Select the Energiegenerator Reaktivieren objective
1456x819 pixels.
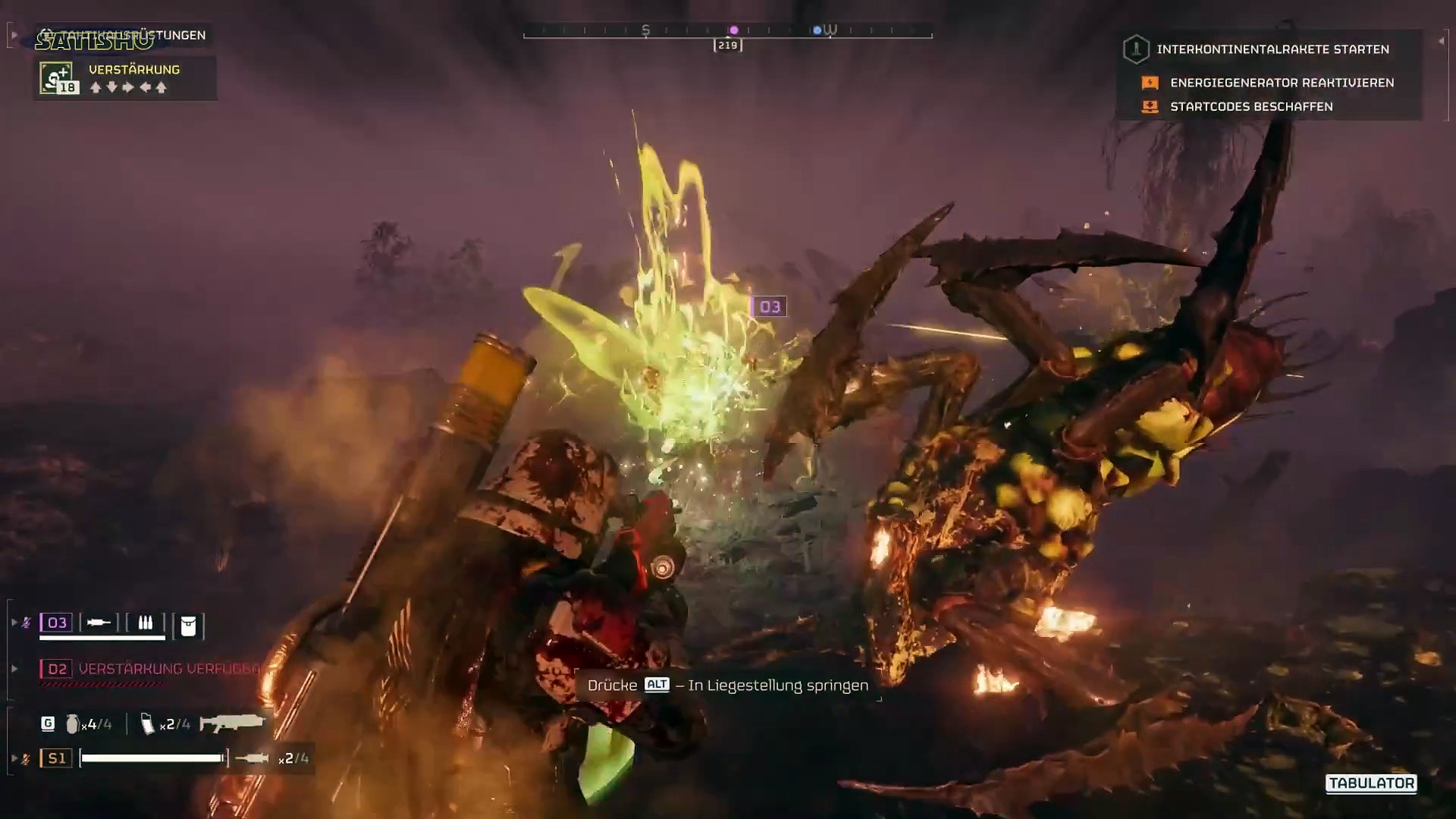click(x=1282, y=83)
